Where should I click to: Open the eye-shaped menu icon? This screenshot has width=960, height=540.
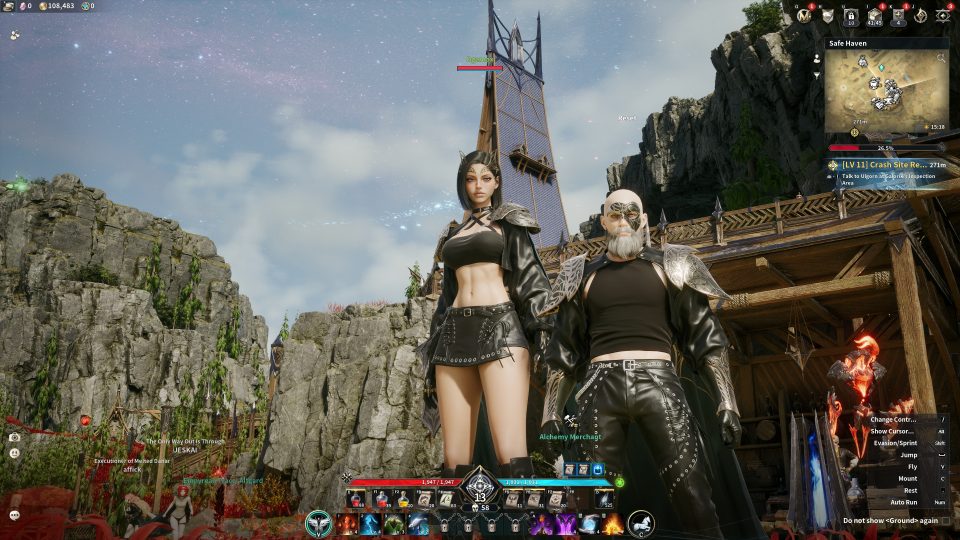[x=942, y=15]
